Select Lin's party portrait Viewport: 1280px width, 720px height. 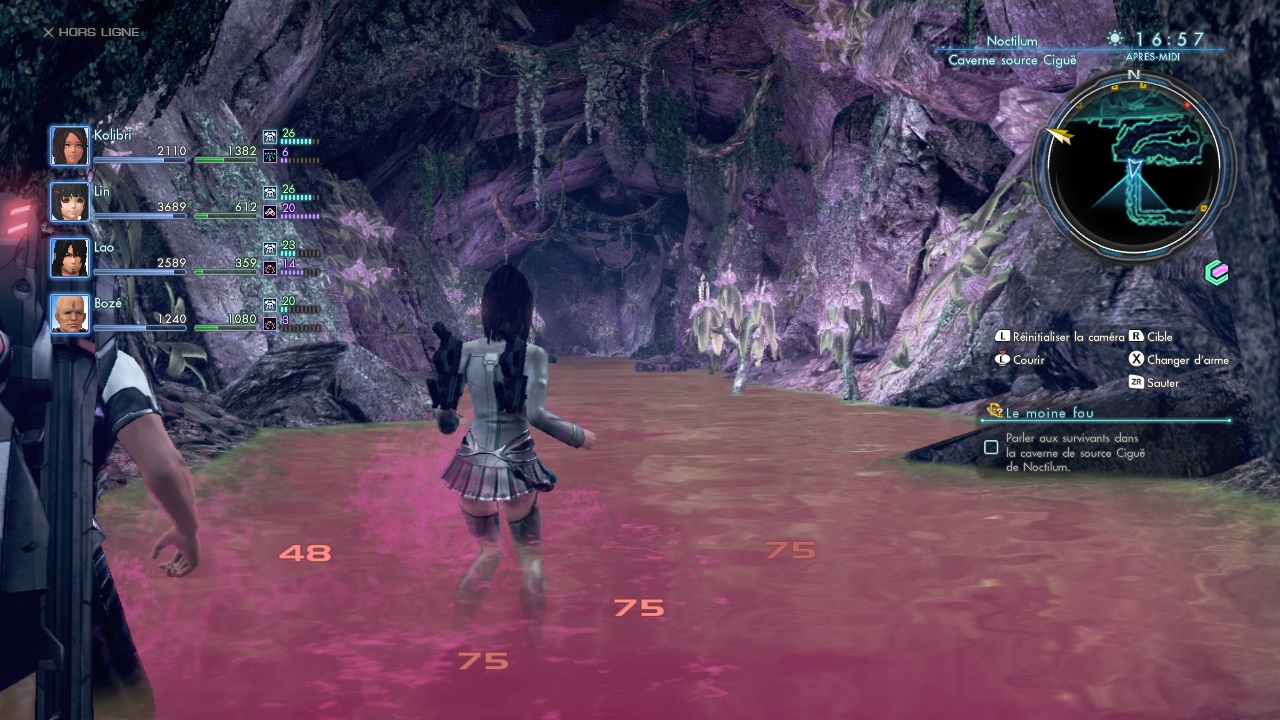click(70, 202)
